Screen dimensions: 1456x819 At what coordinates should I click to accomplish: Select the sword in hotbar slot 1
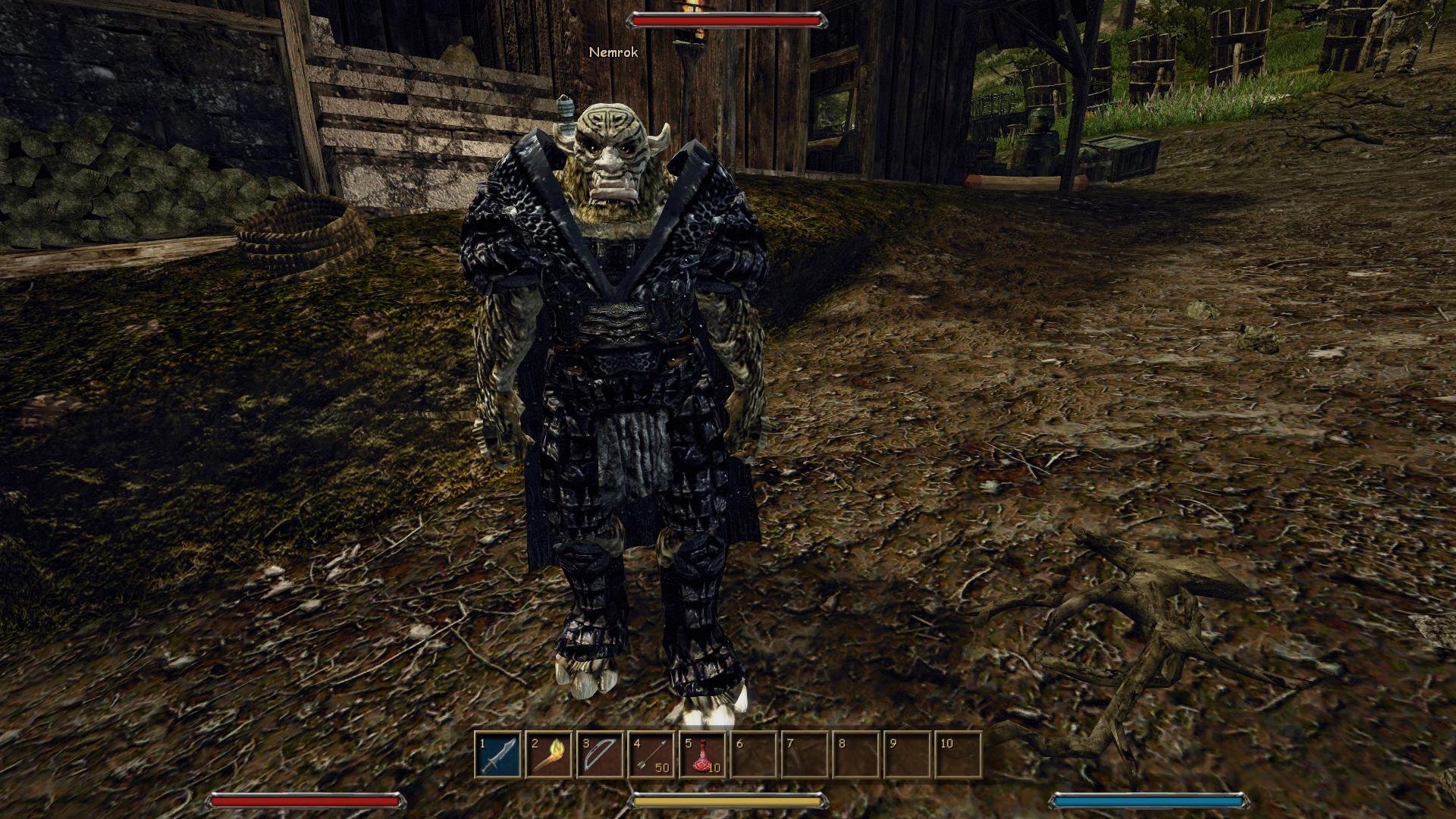(x=498, y=755)
